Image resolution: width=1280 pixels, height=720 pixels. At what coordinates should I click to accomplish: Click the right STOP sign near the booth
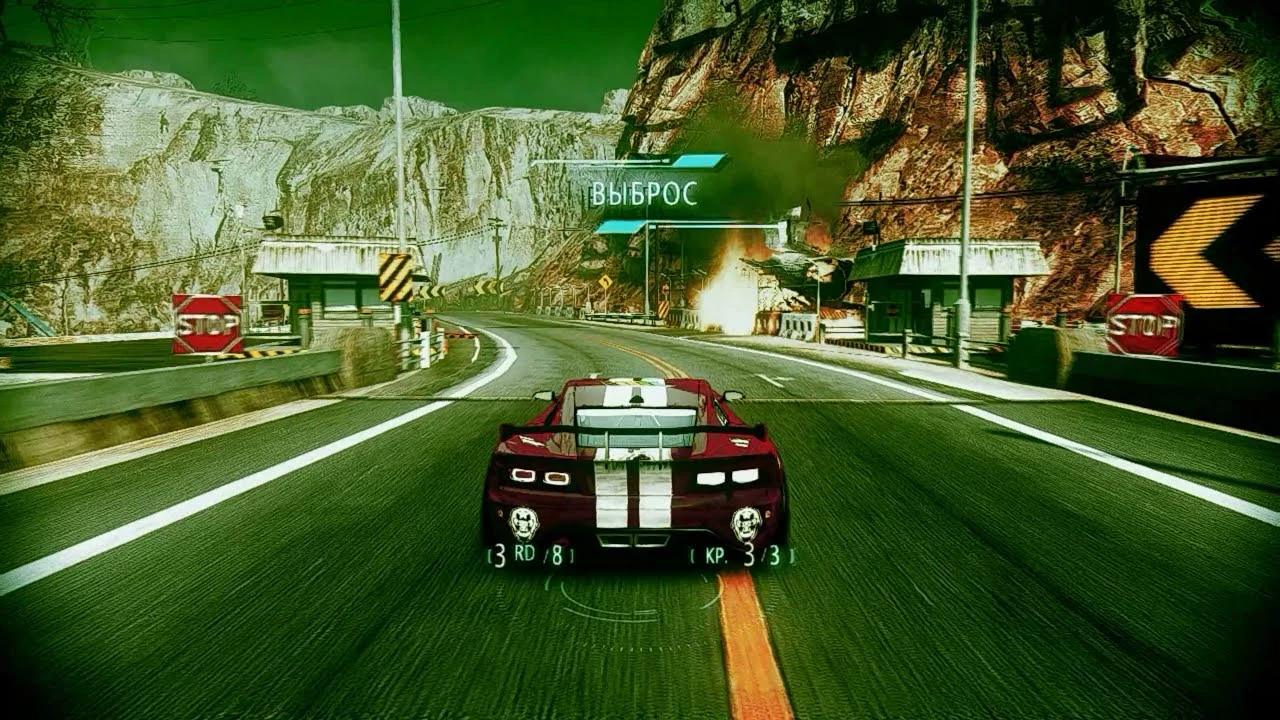pos(1143,322)
